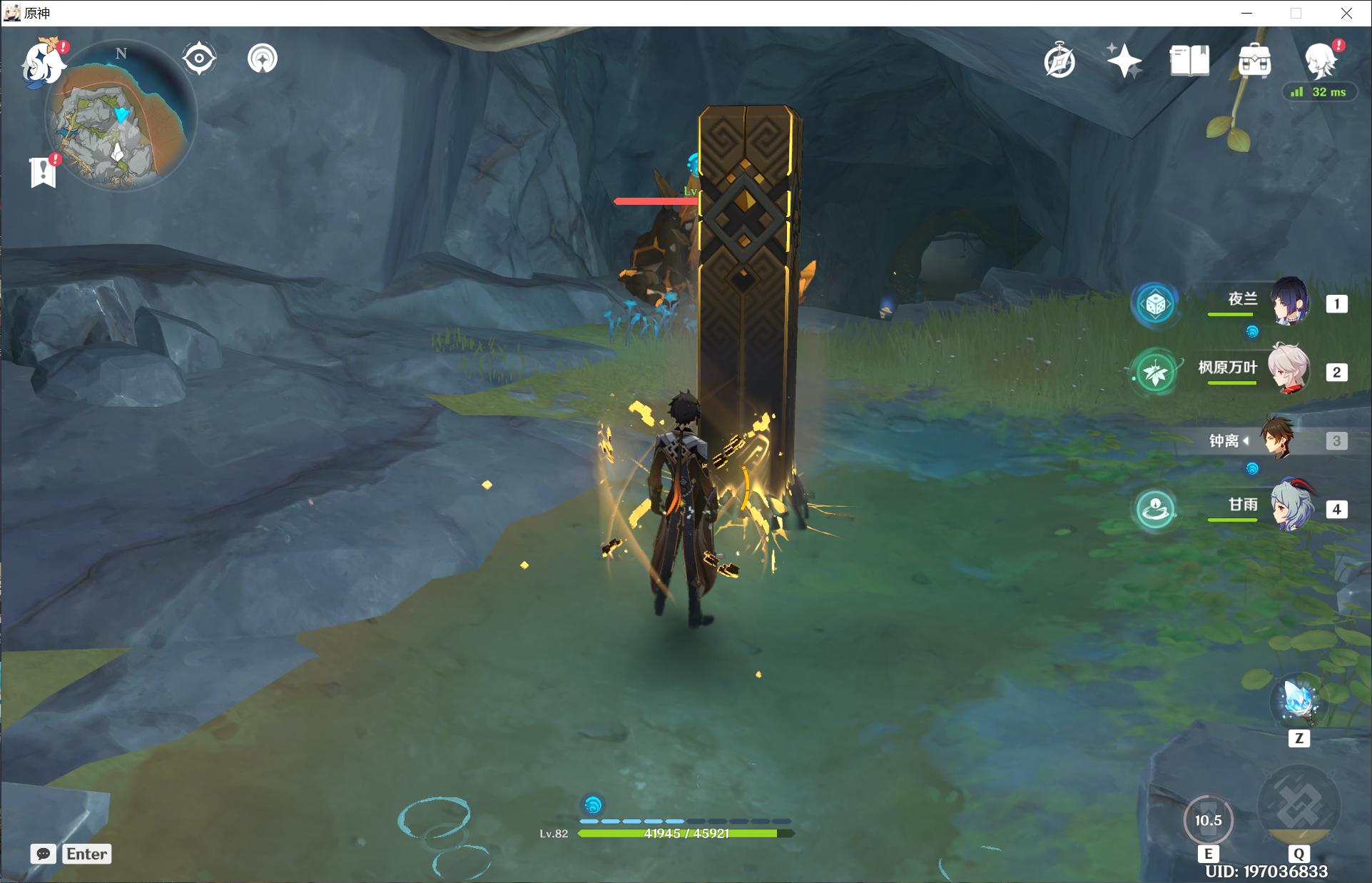This screenshot has height=883, width=1372.
Task: Open the character screen icon
Action: tap(1320, 61)
